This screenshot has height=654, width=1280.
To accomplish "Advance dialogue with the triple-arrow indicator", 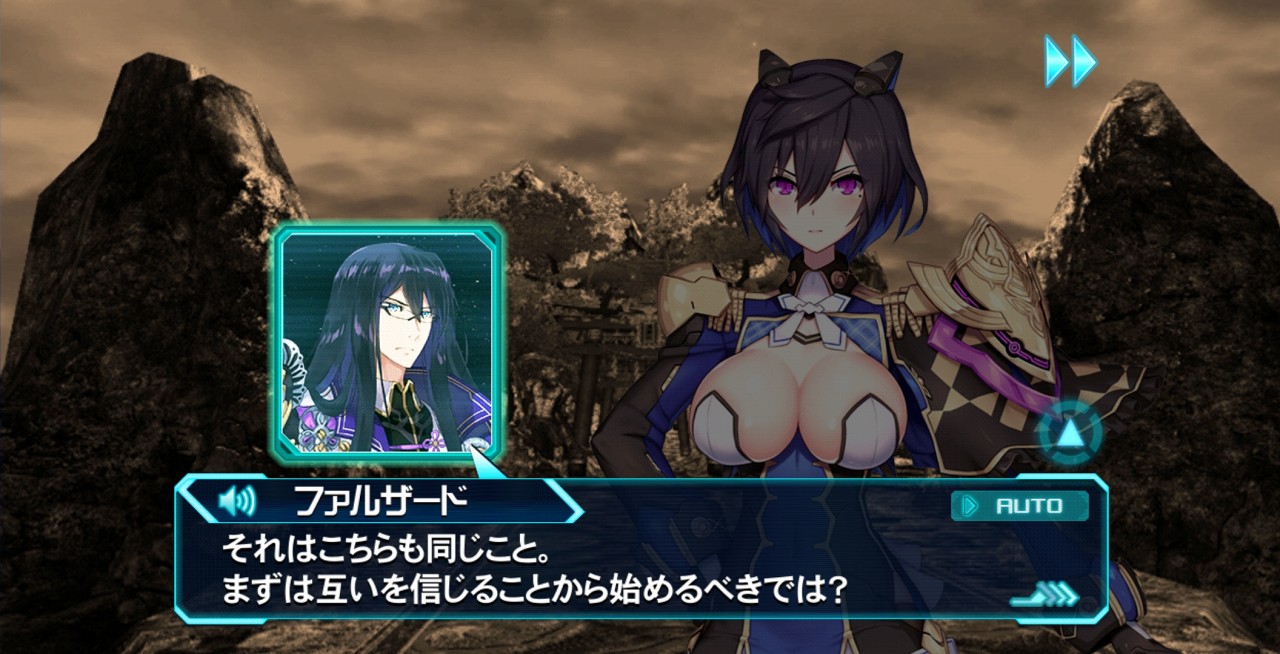I will tap(1046, 596).
